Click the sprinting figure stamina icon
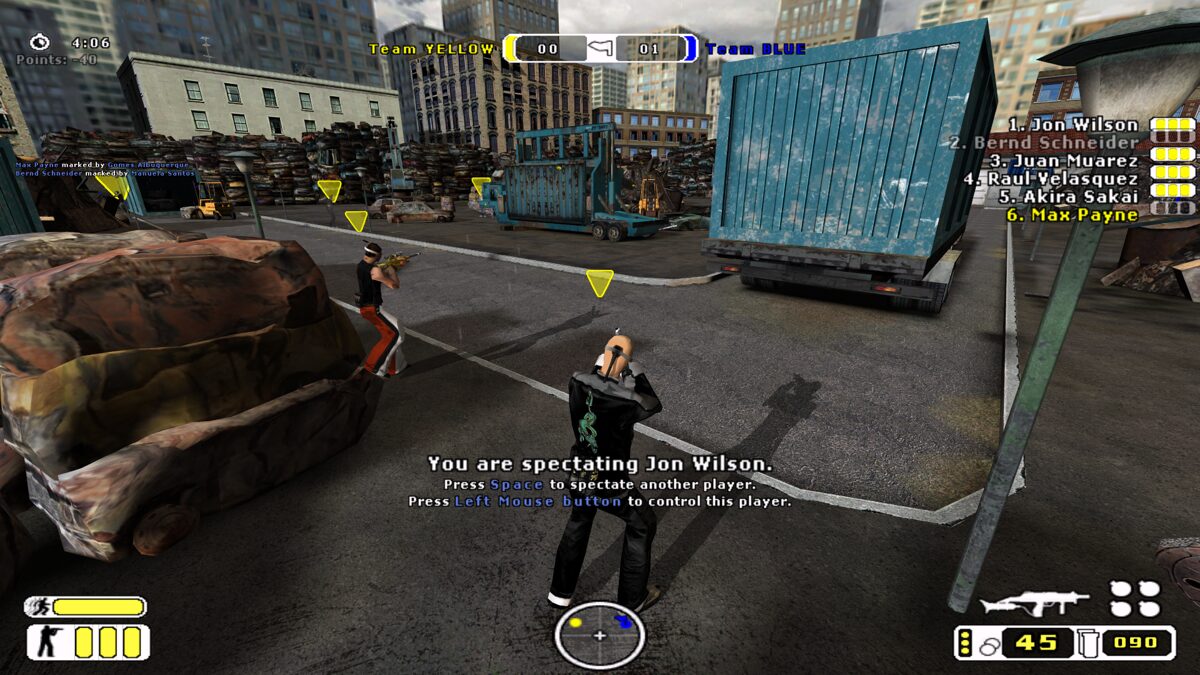 tap(38, 606)
